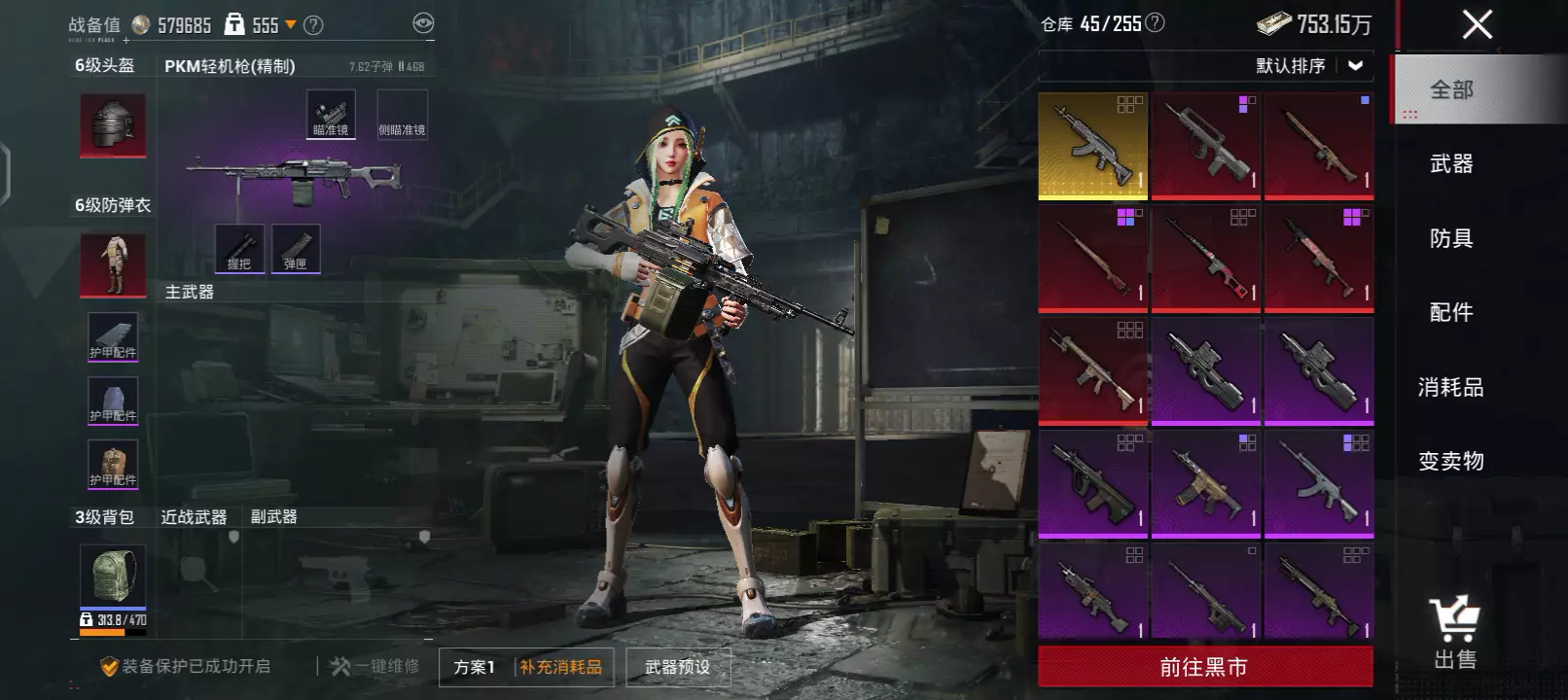1568x700 pixels.
Task: Open the level 3 backpack slot
Action: tap(113, 575)
